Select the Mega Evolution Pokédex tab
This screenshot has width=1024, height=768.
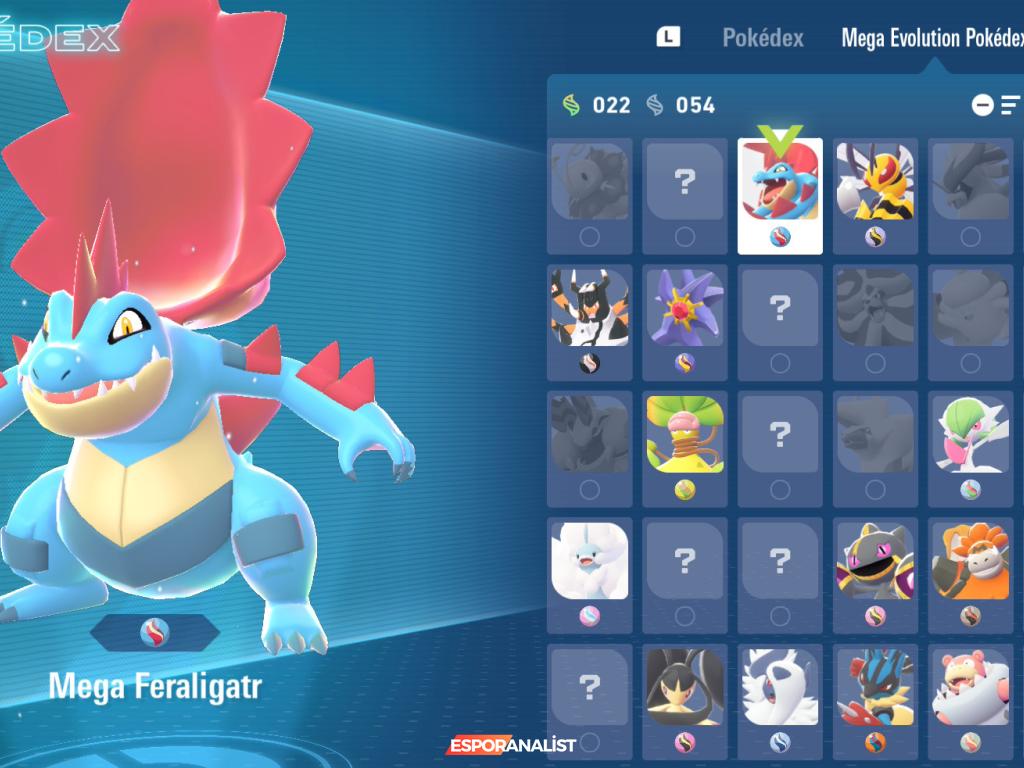tap(932, 38)
